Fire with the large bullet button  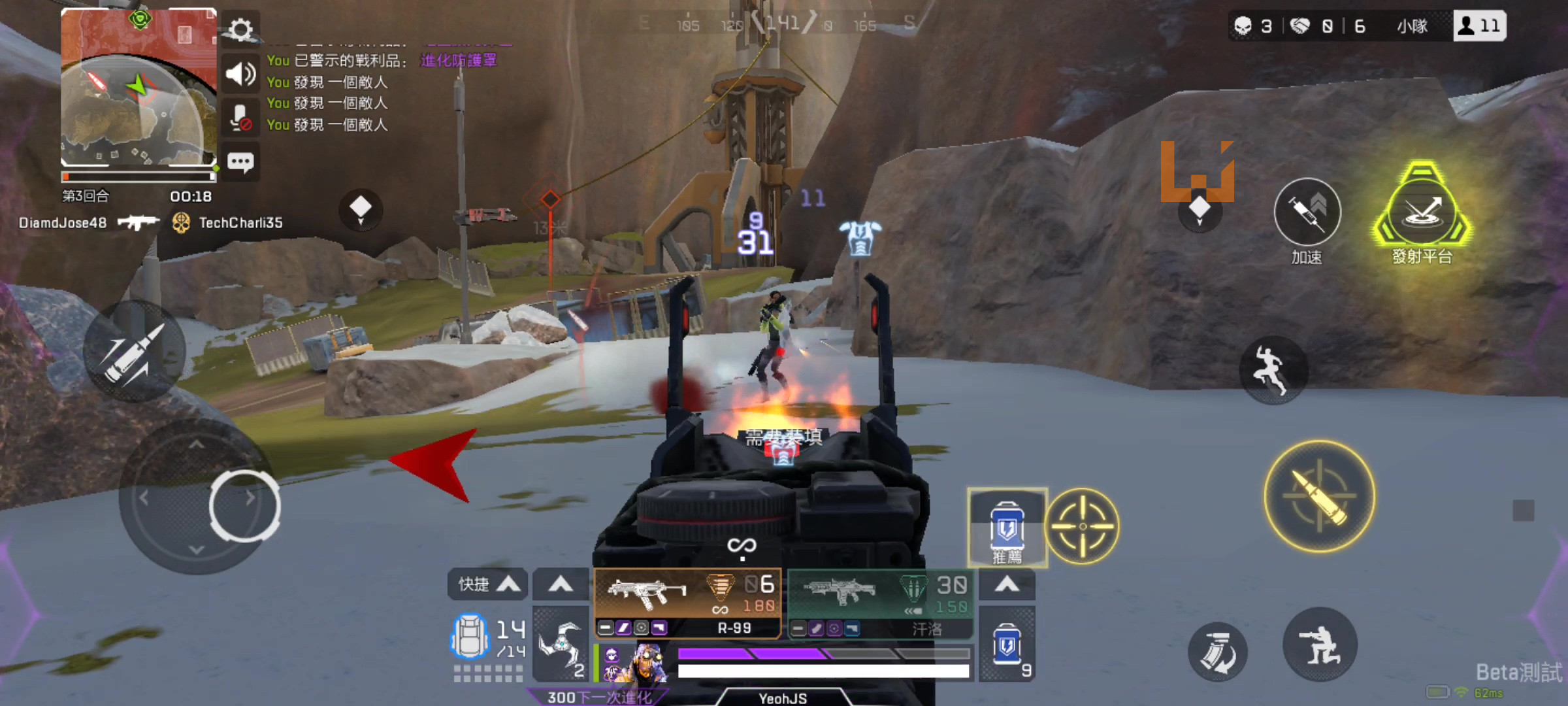(1320, 497)
